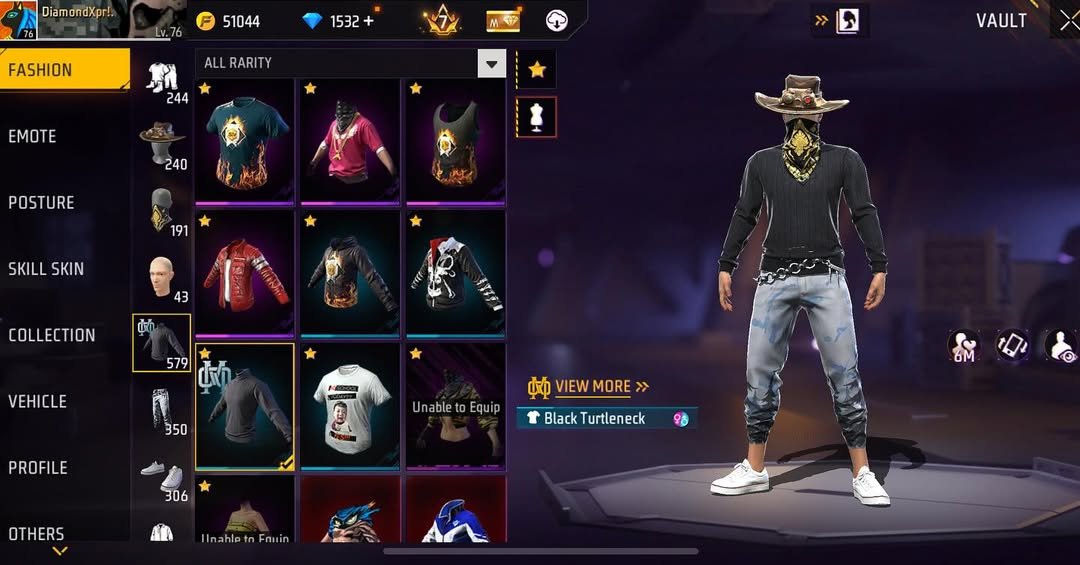1080x565 pixels.
Task: Open the Profile section
Action: [38, 467]
